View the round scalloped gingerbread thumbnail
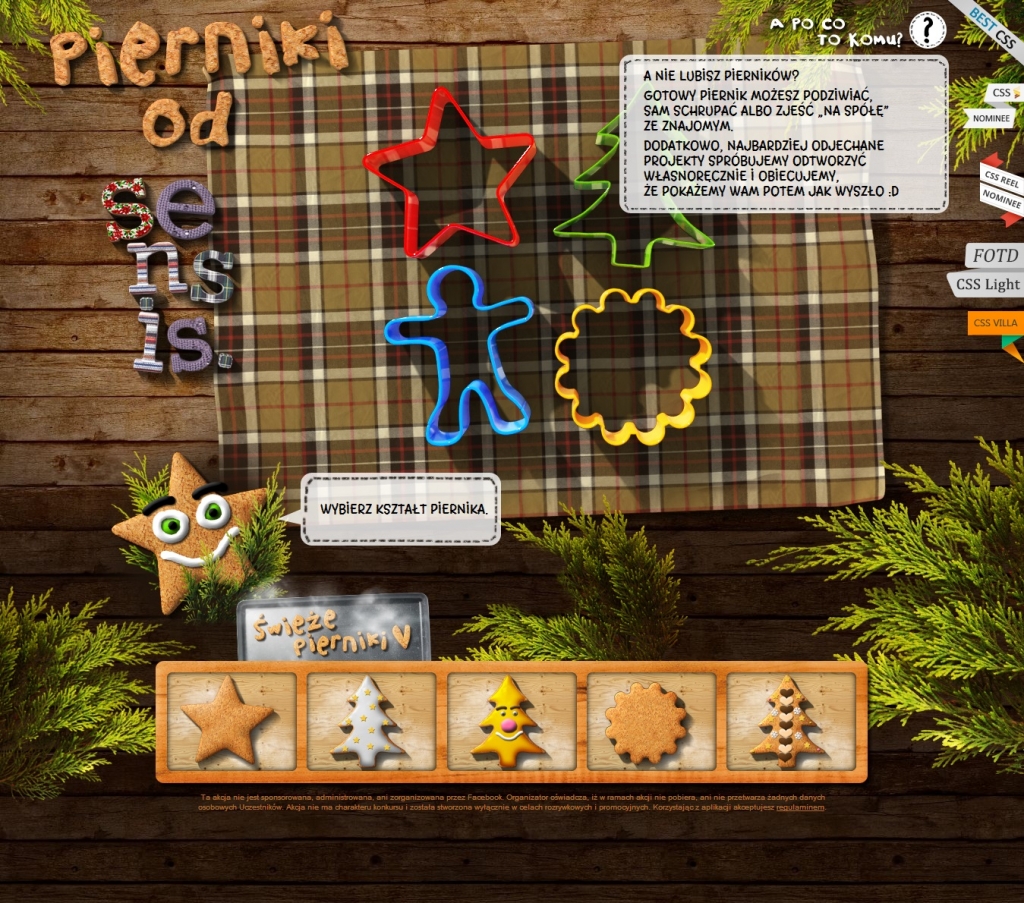 tap(651, 720)
